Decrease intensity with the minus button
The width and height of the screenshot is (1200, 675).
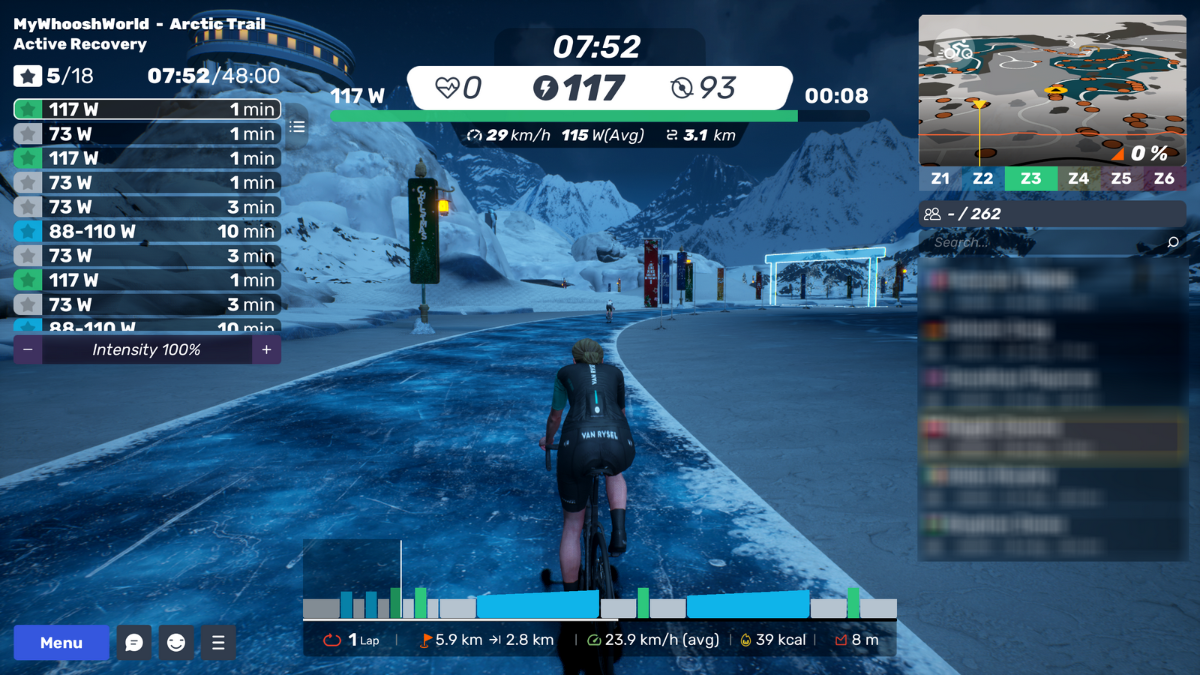pyautogui.click(x=27, y=350)
